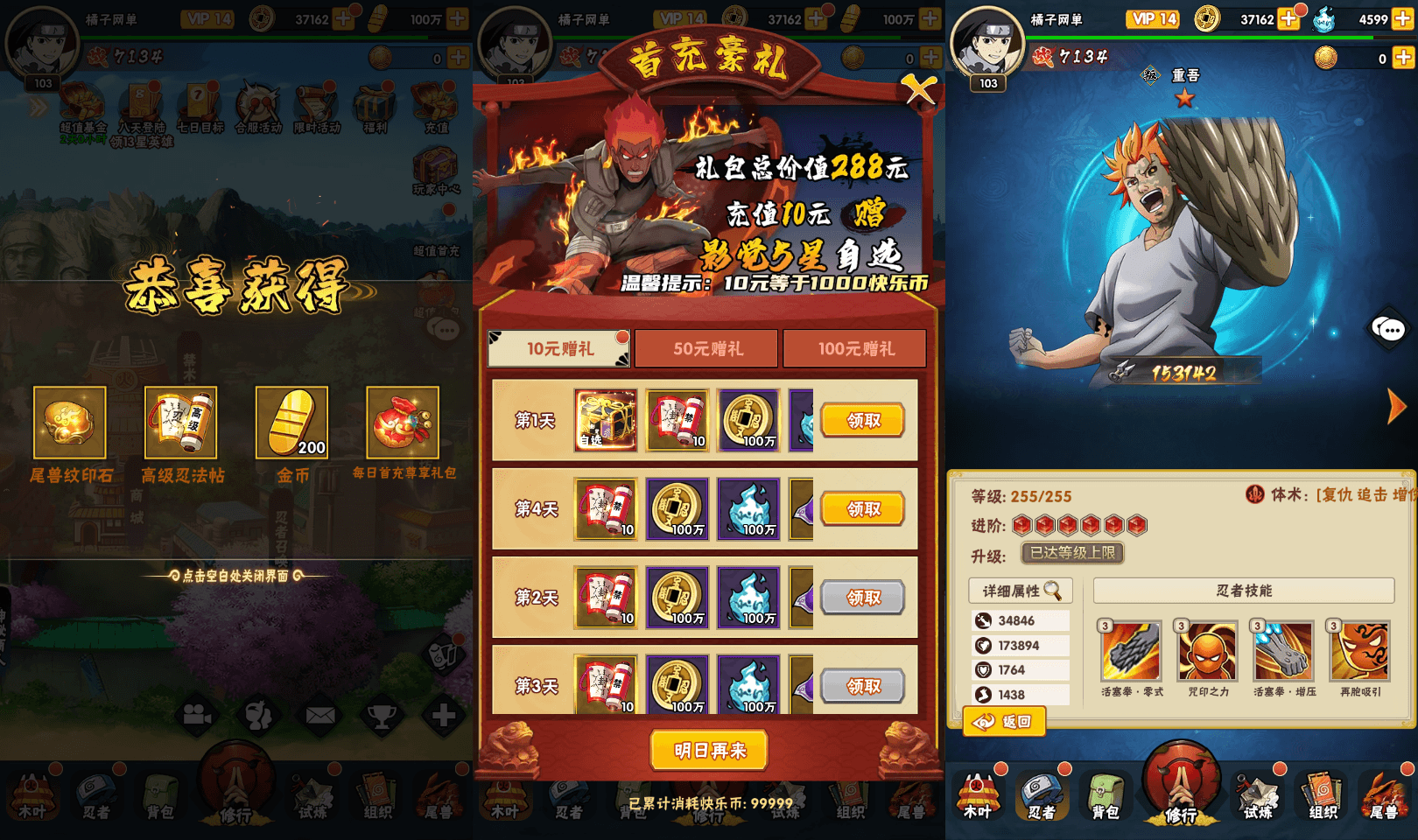This screenshot has height=840, width=1418.
Task: Open the 限时活动 limited-time event icon
Action: coord(317,103)
